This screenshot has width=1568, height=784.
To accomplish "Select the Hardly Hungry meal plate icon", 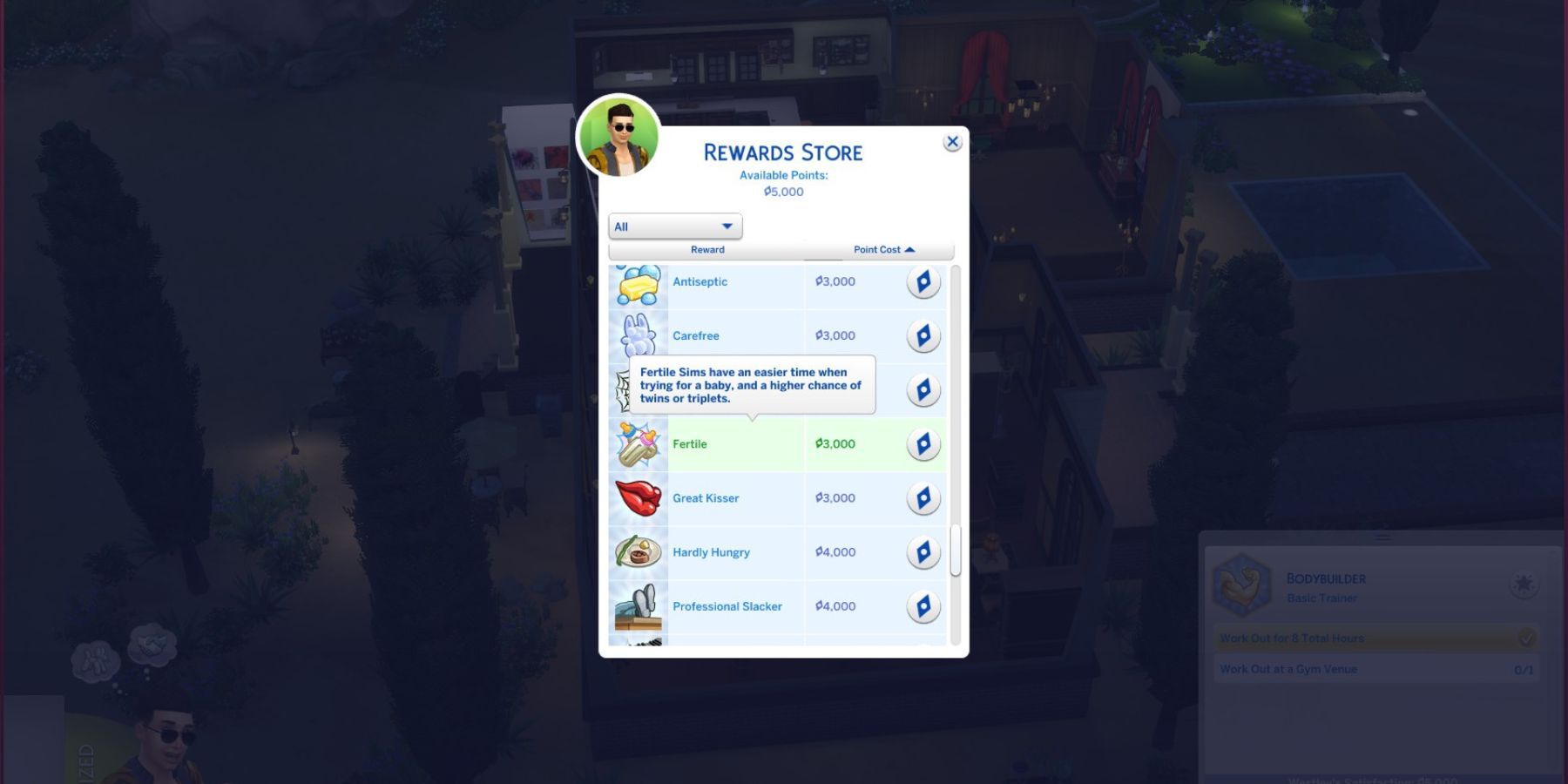I will 639,552.
